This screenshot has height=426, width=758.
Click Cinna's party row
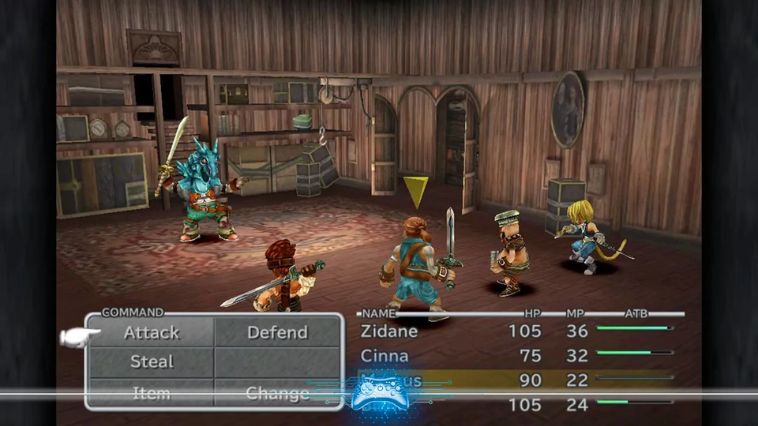tap(384, 353)
